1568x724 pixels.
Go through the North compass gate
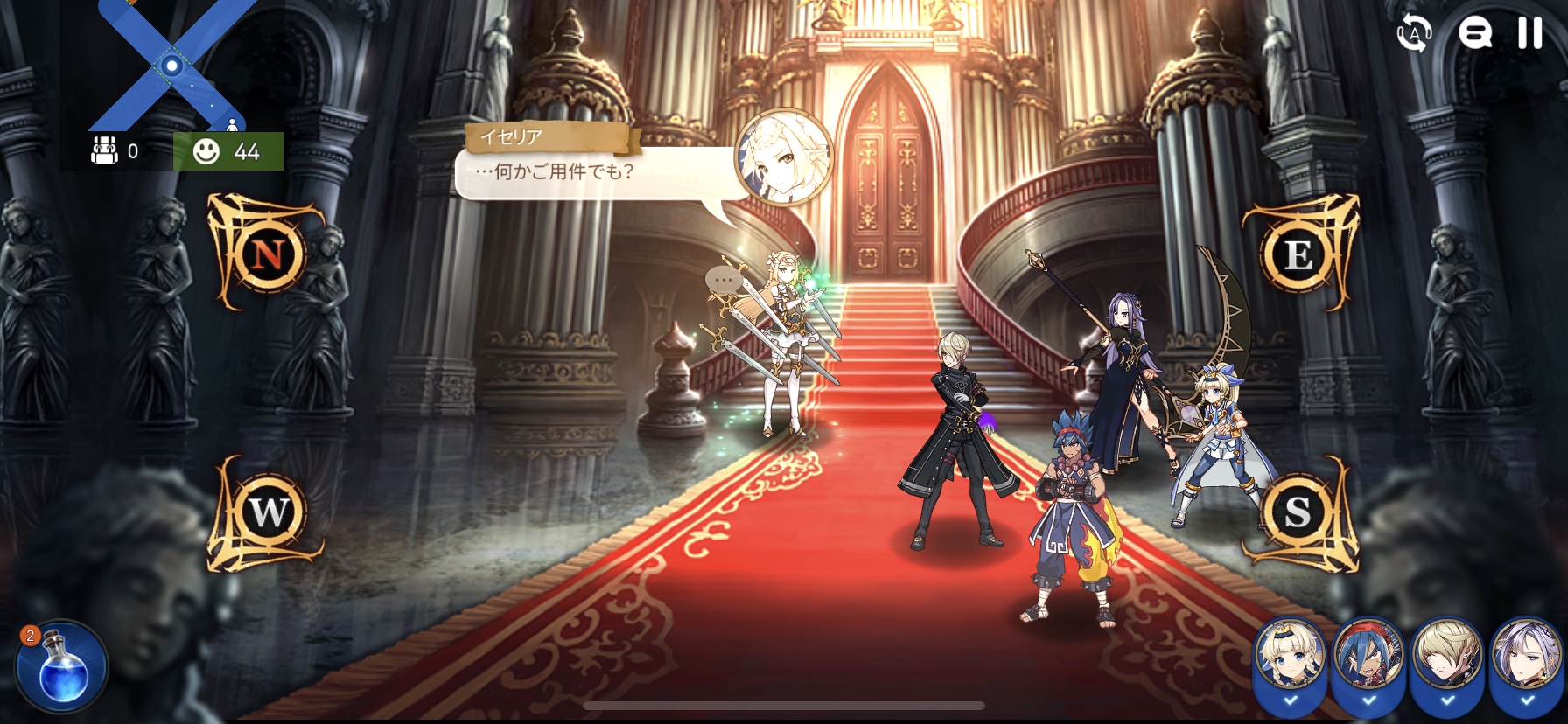[267, 254]
